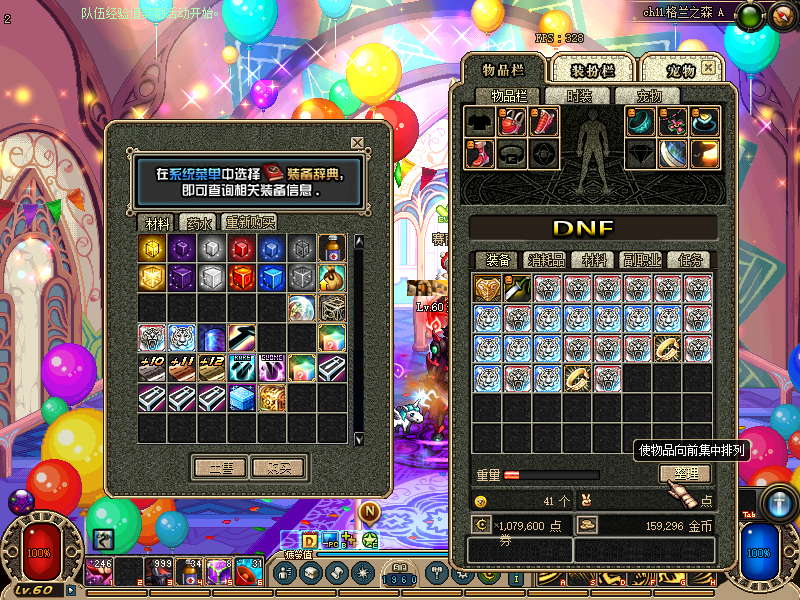Open the 药水 shop tab

coord(201,222)
